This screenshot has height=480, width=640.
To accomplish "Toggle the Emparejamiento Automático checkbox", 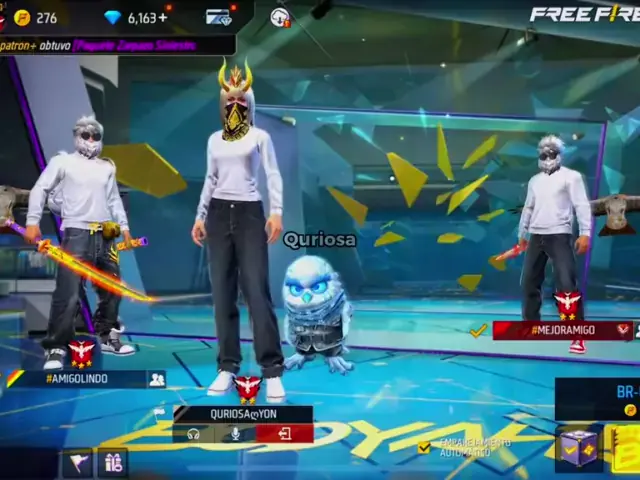I will point(425,447).
